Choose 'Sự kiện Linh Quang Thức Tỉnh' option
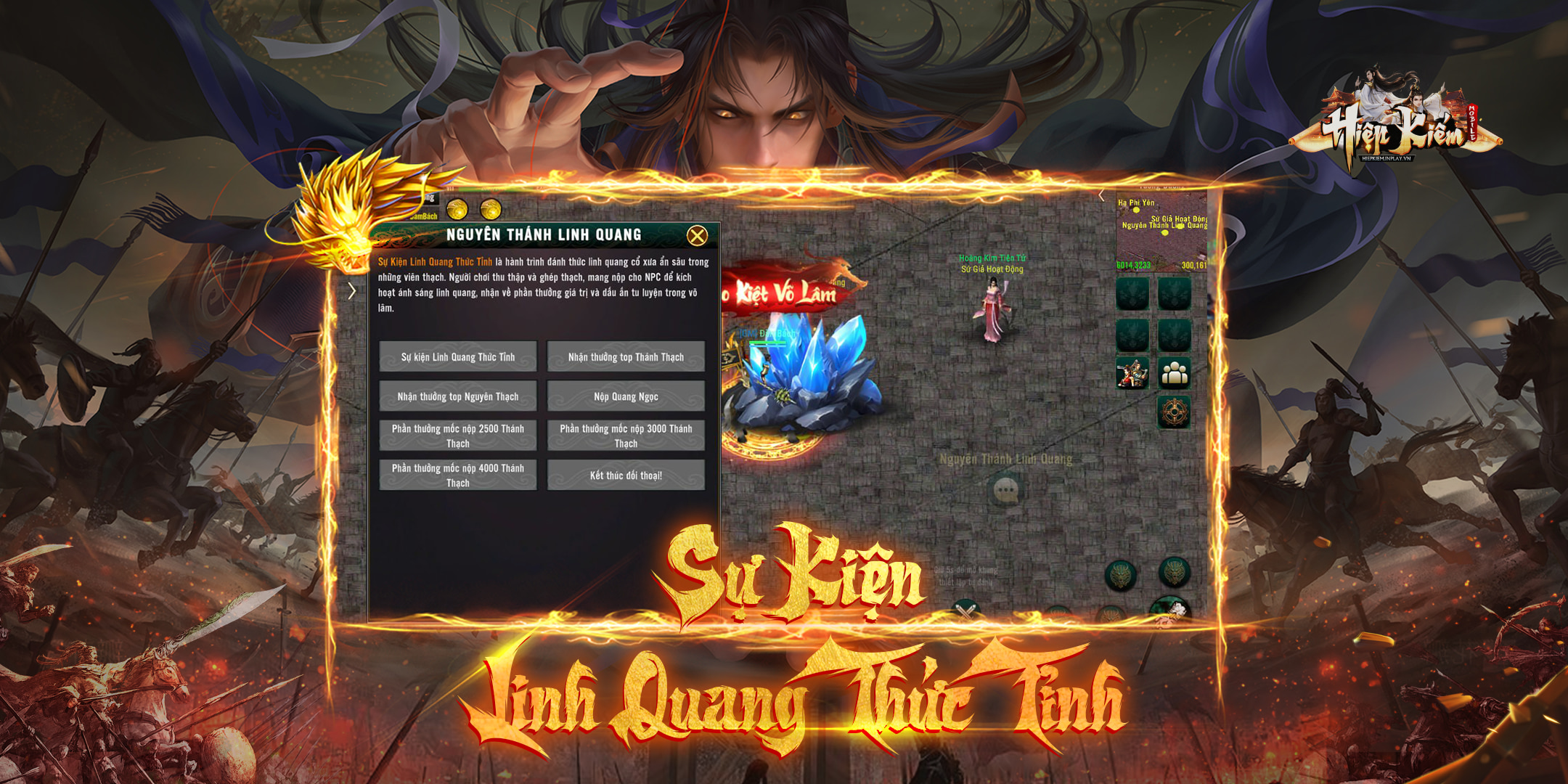 tap(458, 356)
